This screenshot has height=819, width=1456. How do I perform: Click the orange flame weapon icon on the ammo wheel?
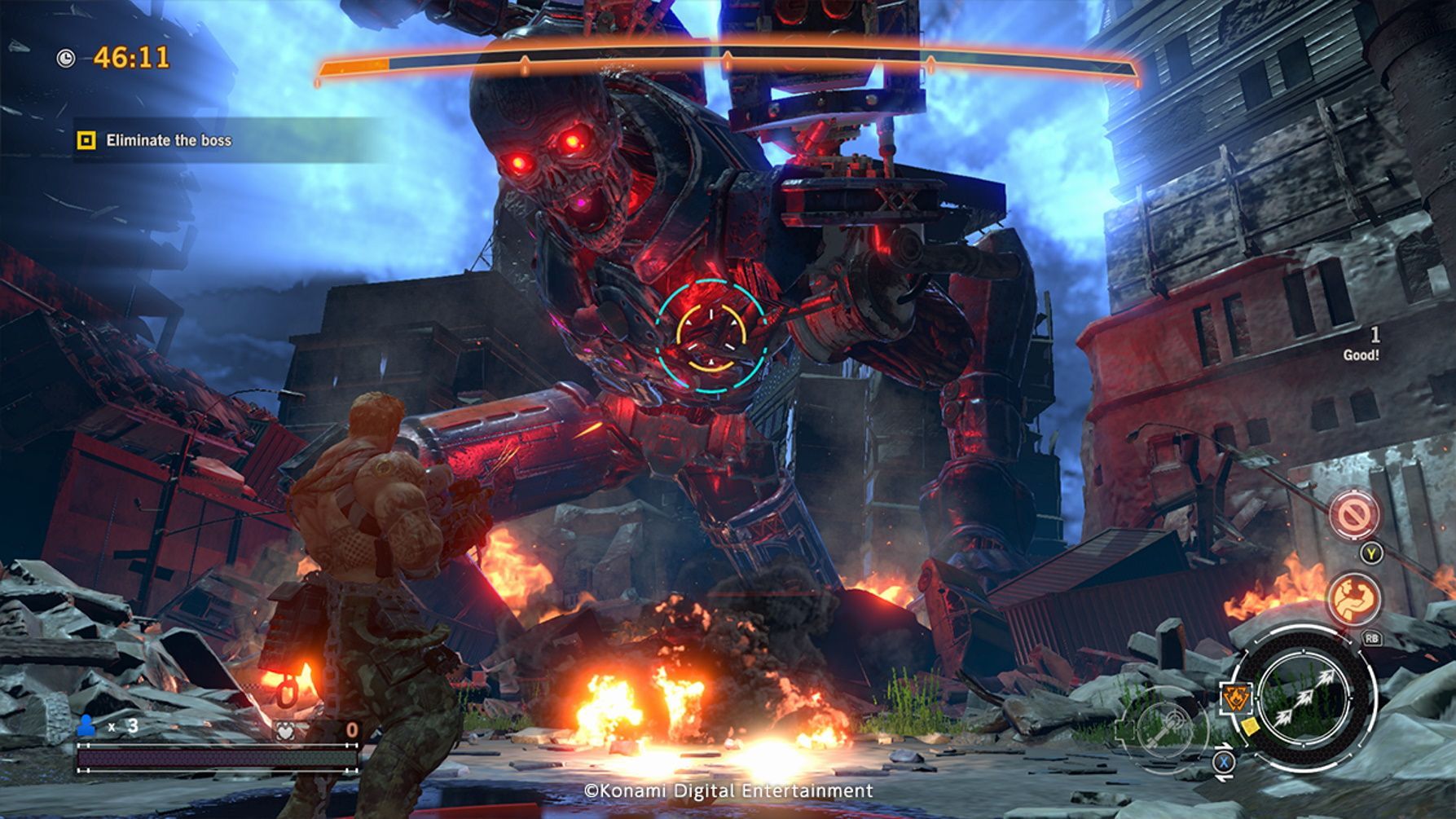(x=1236, y=697)
